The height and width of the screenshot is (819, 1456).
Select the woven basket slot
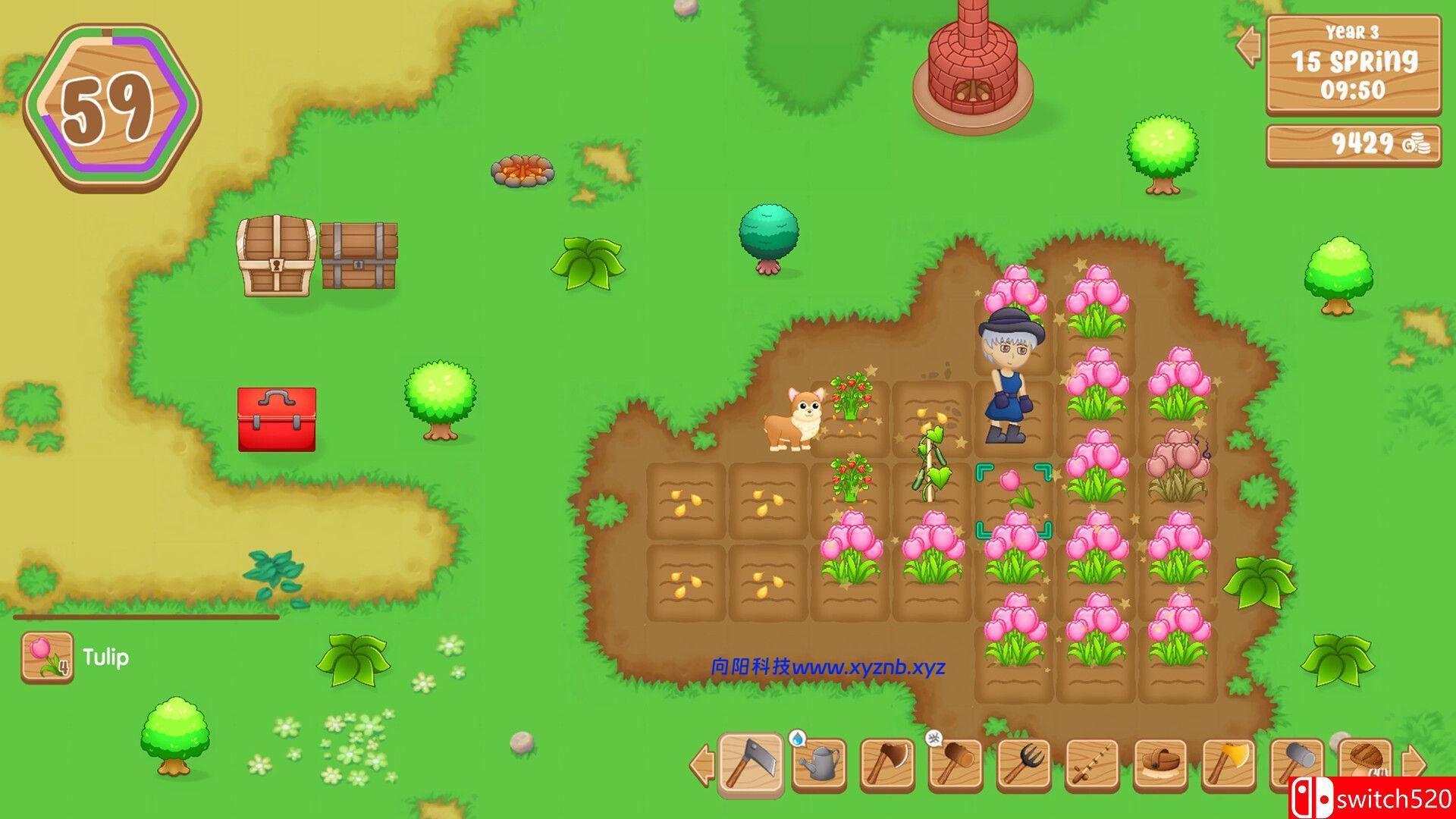coord(1160,764)
